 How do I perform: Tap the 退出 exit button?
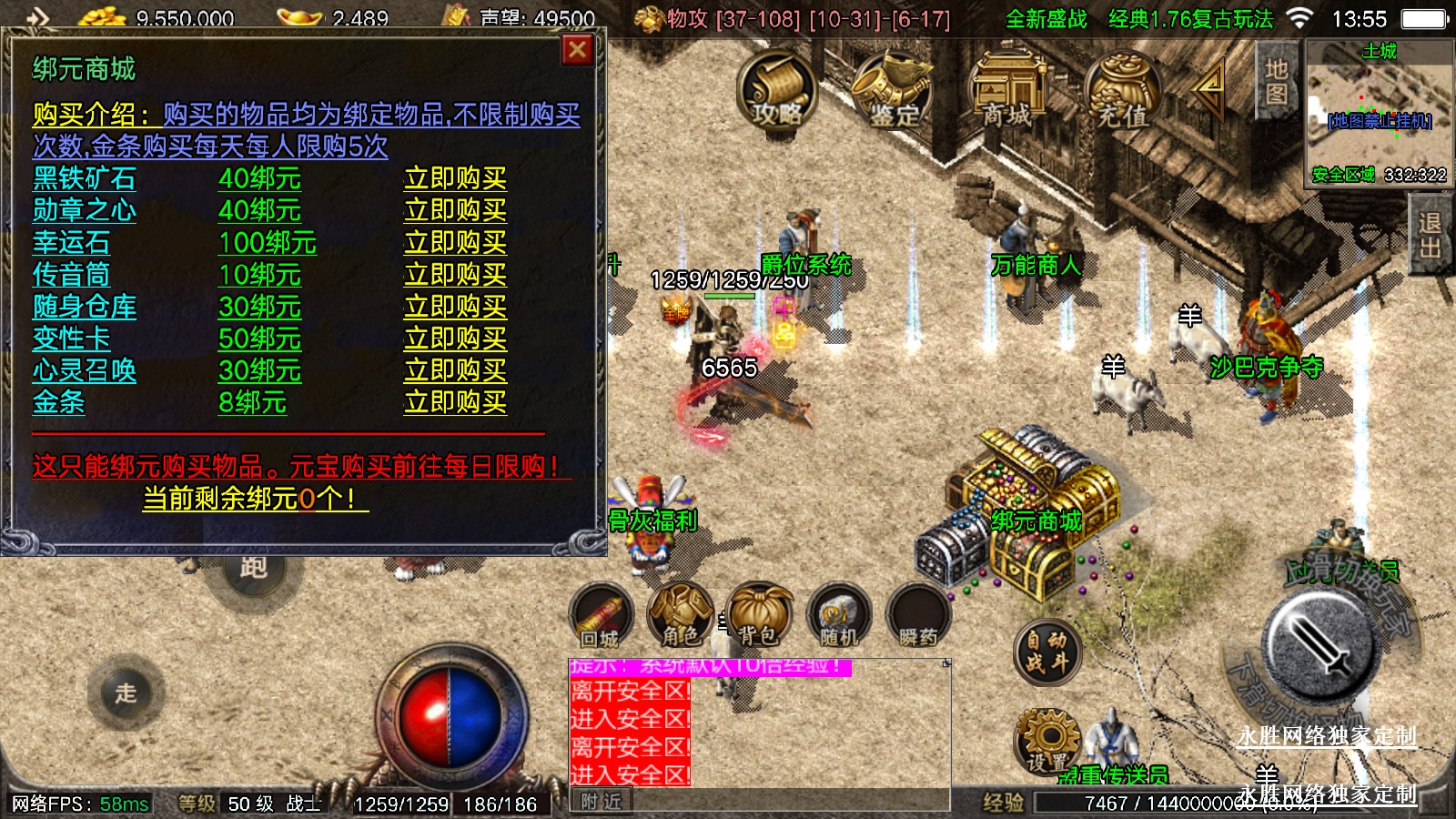click(x=1429, y=237)
